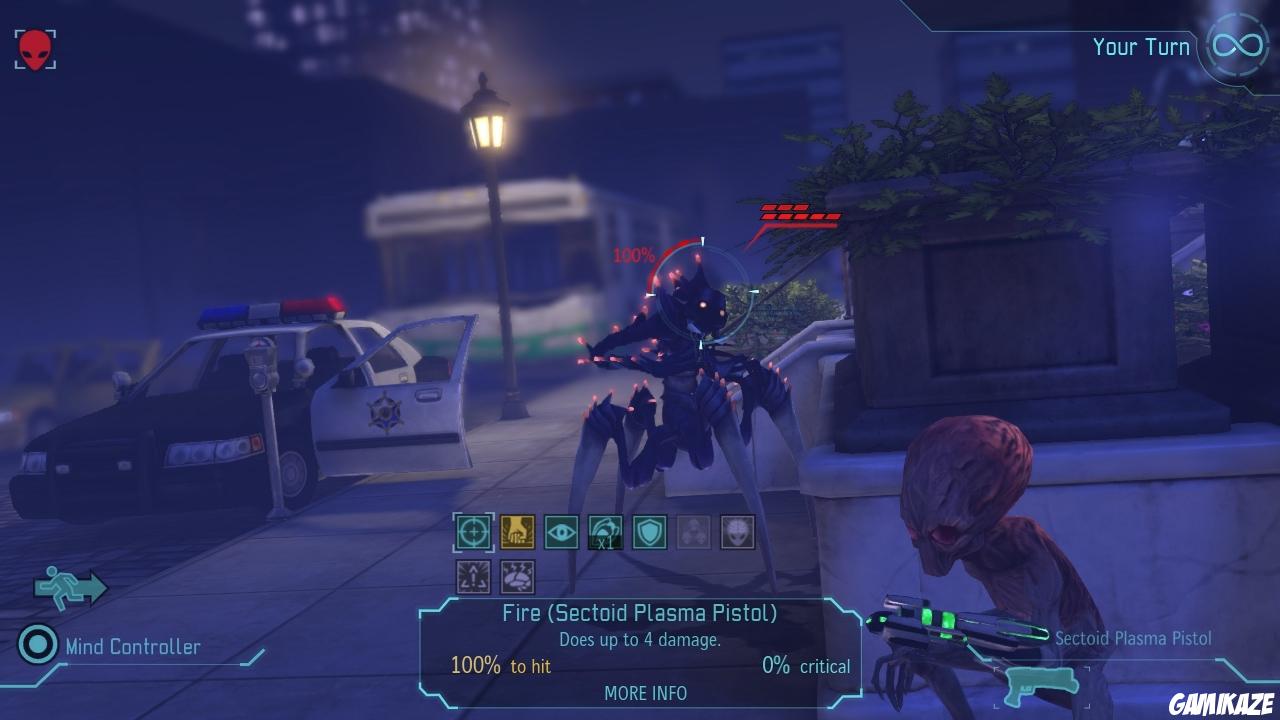Click the Your Turn banner
The width and height of the screenshot is (1280, 720).
coord(1140,46)
